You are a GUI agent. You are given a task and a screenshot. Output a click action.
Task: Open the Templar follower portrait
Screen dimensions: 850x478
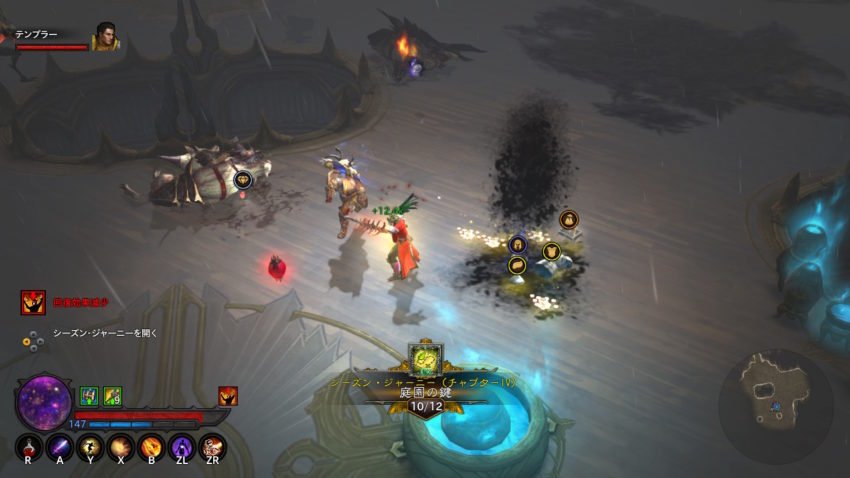click(104, 38)
